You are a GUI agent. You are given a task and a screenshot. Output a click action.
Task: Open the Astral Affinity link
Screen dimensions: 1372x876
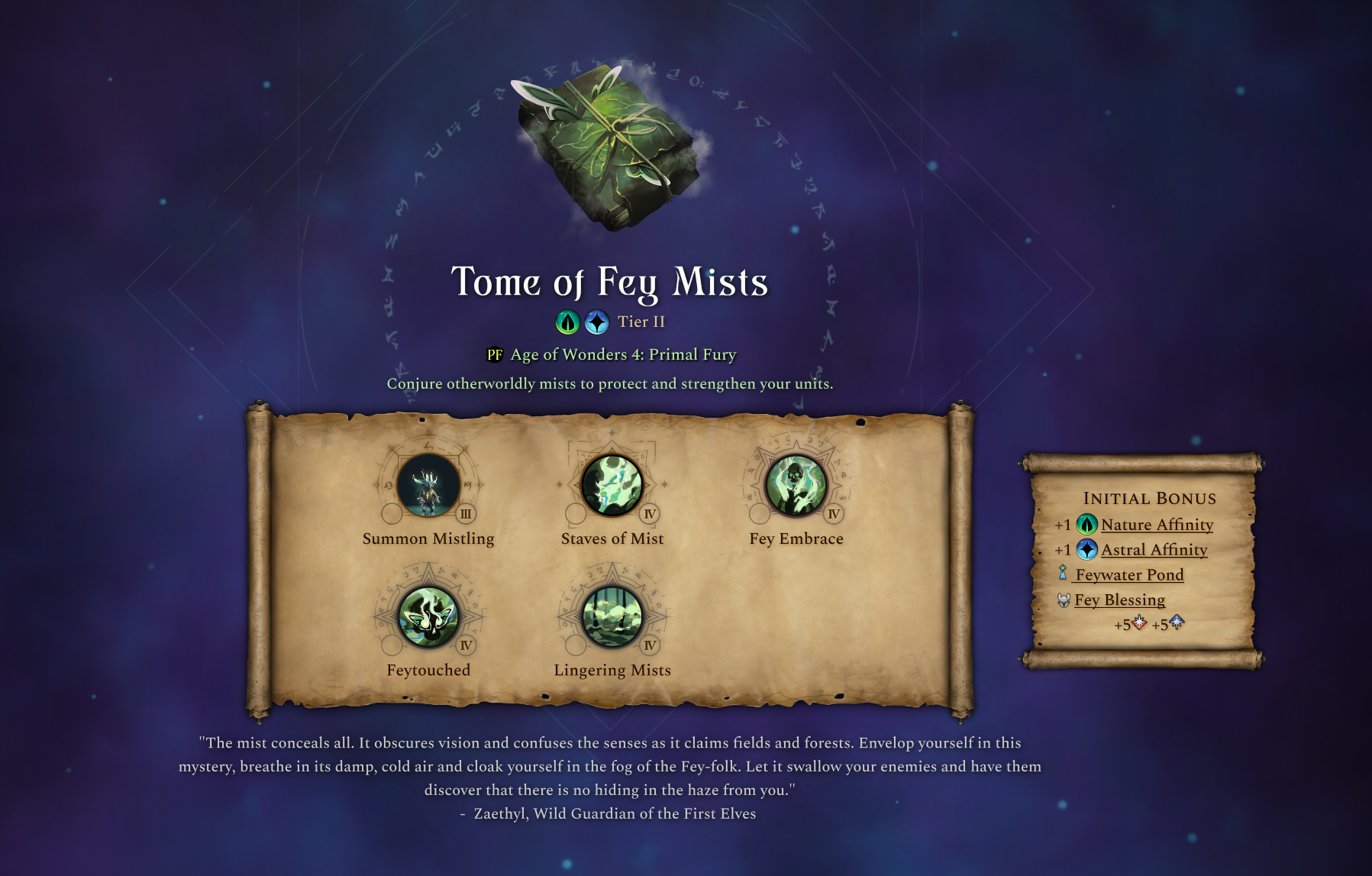1154,550
